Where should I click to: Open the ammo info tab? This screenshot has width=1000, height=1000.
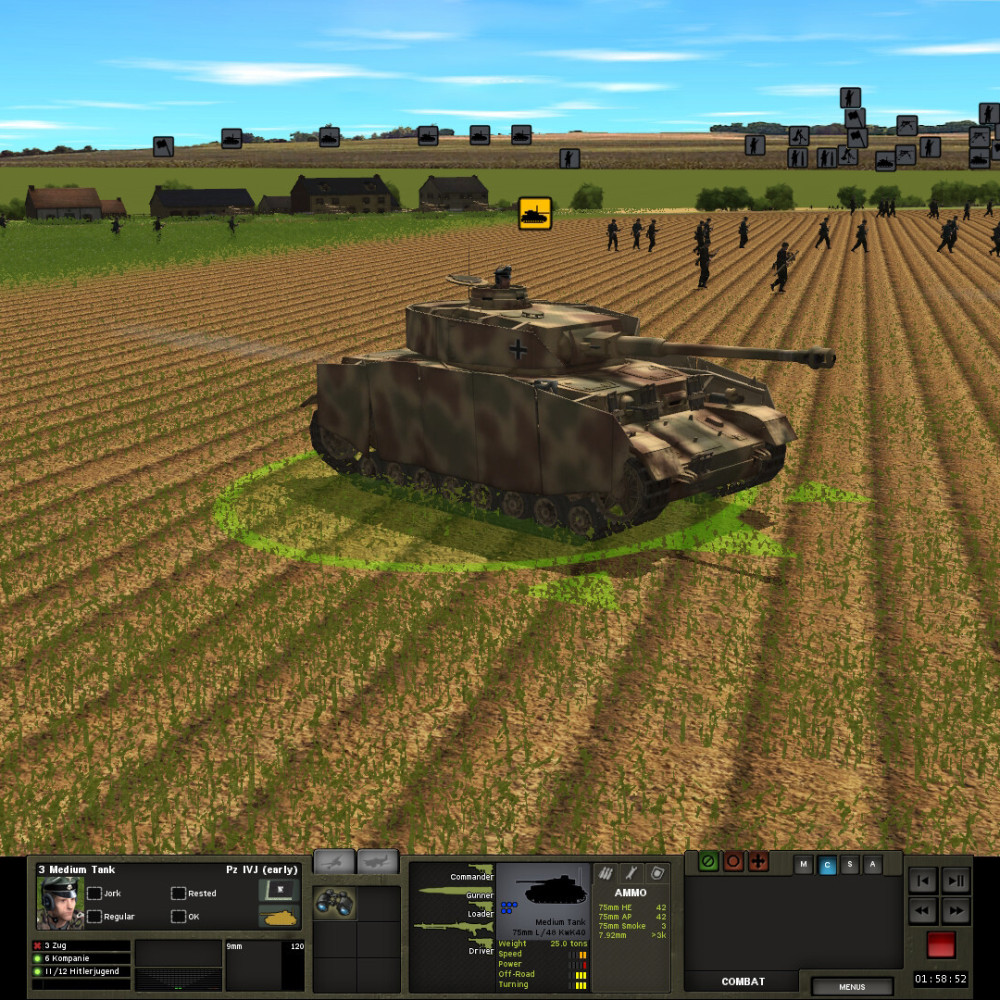tap(606, 873)
